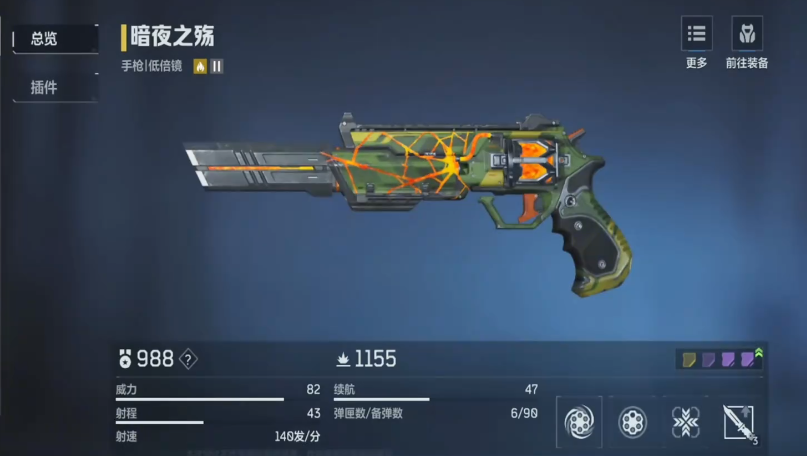Click the fire element icon under weapon name

click(x=200, y=67)
